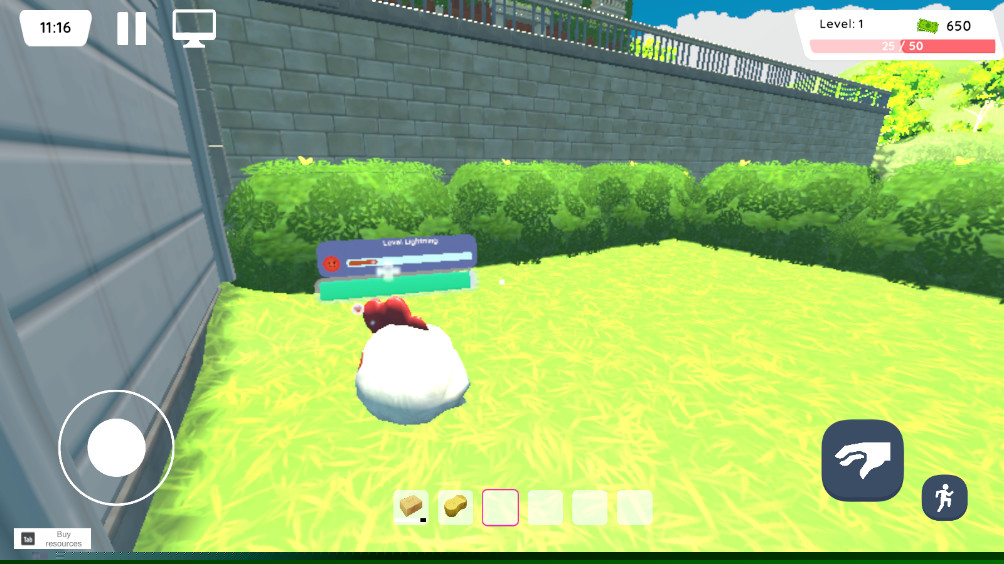Open the computer monitor menu

click(x=194, y=28)
